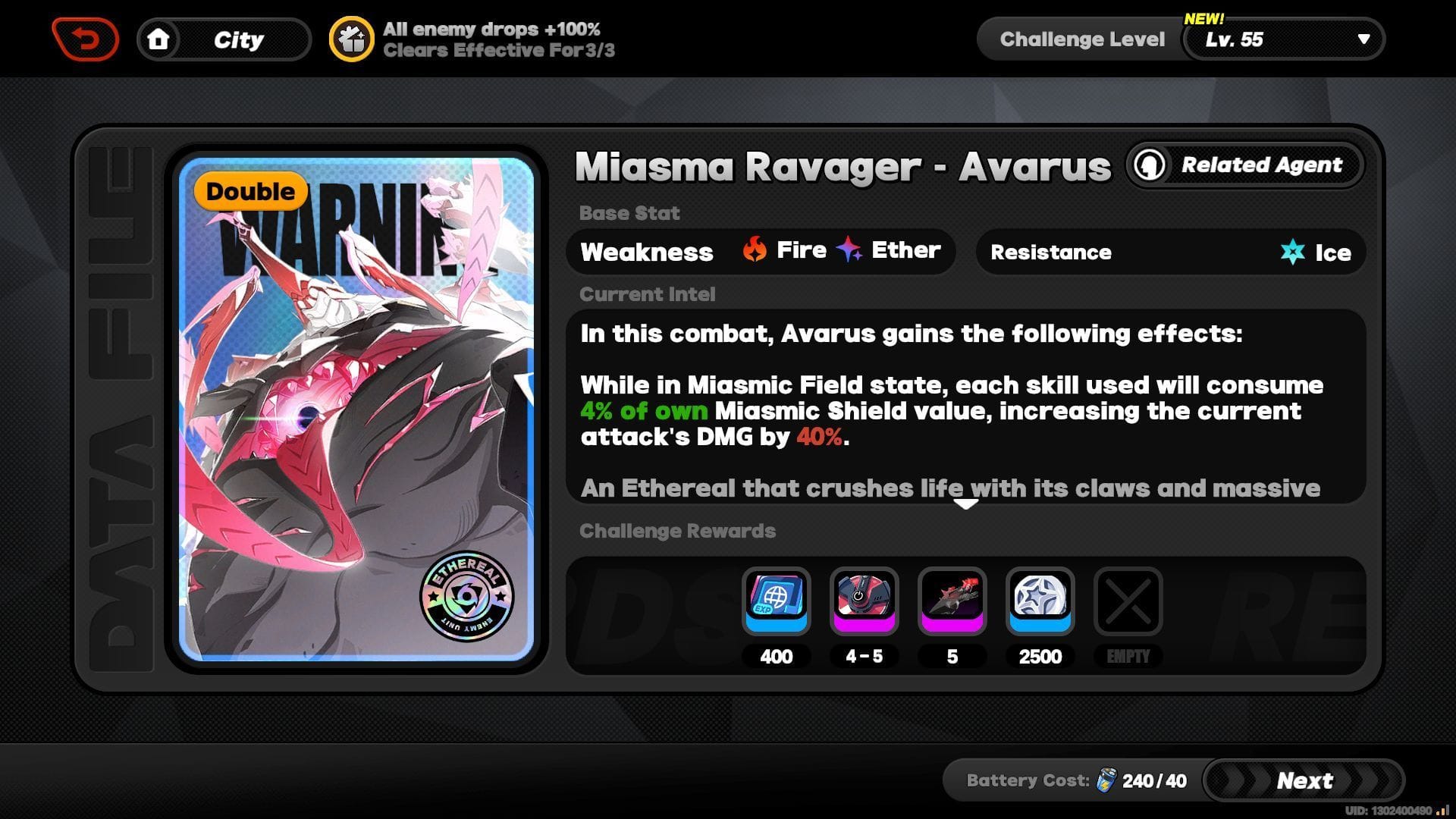Screen dimensions: 1456x819
Task: Expand the Current Intel text with the chevron
Action: click(x=965, y=503)
